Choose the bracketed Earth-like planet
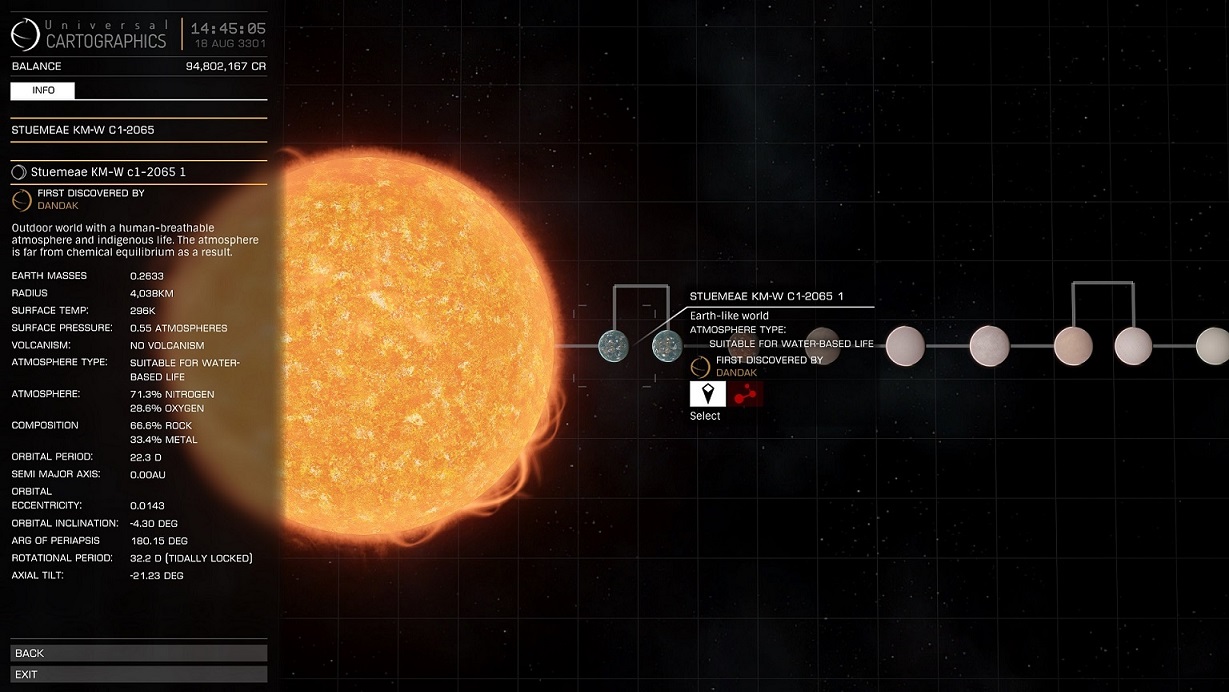 tap(612, 346)
